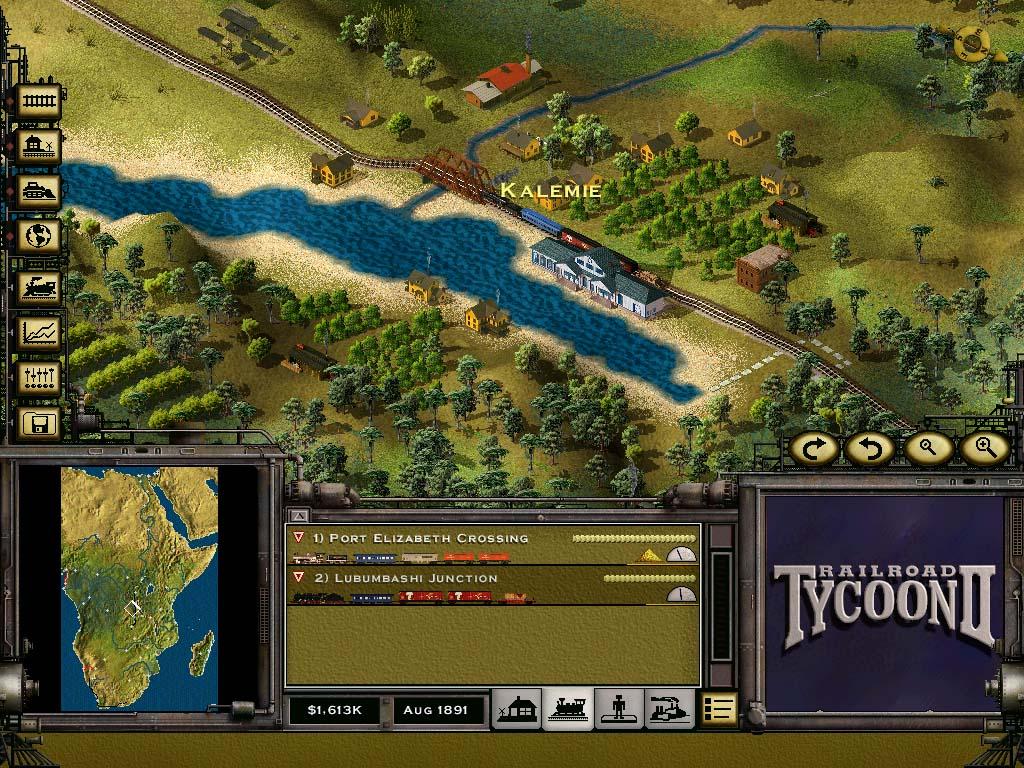Click the Africa minimap
Image resolution: width=1024 pixels, height=768 pixels.
point(139,589)
